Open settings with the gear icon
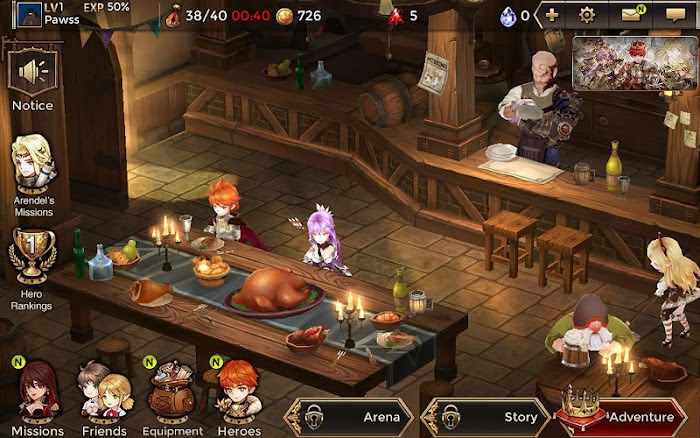Screen dimensions: 700x438 587,15
